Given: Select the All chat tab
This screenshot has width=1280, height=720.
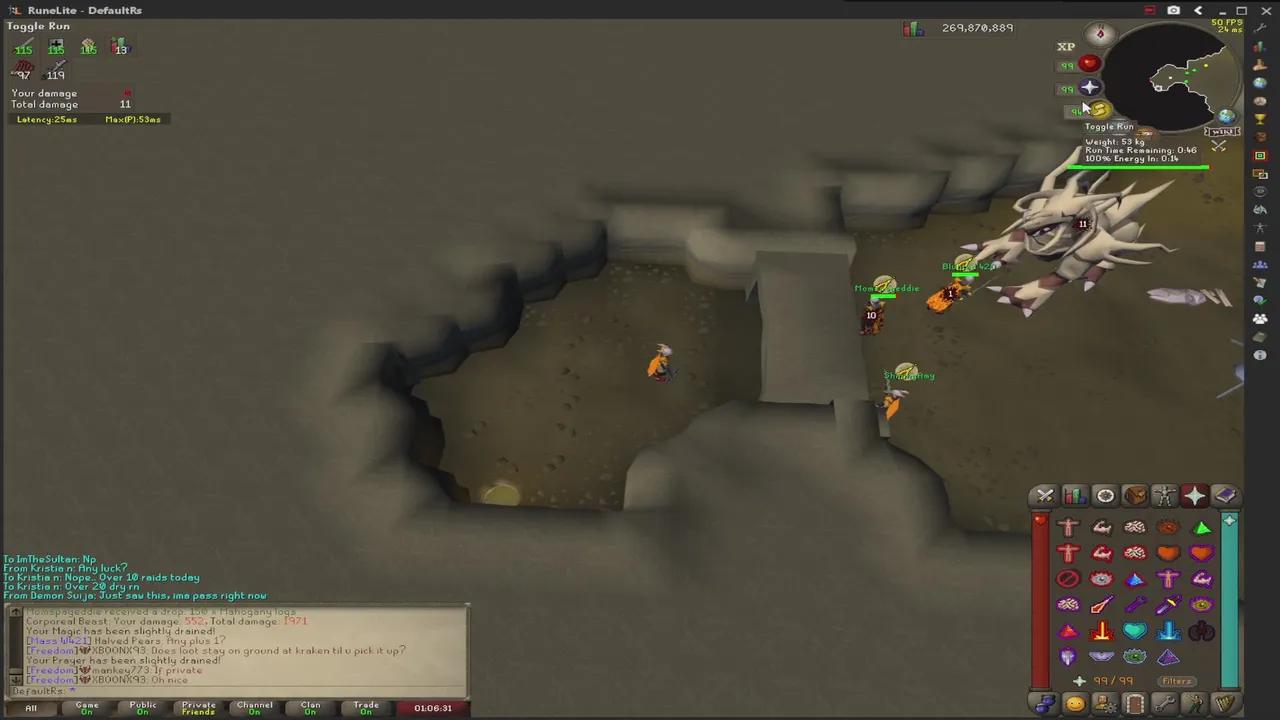Looking at the screenshot, I should point(31,708).
